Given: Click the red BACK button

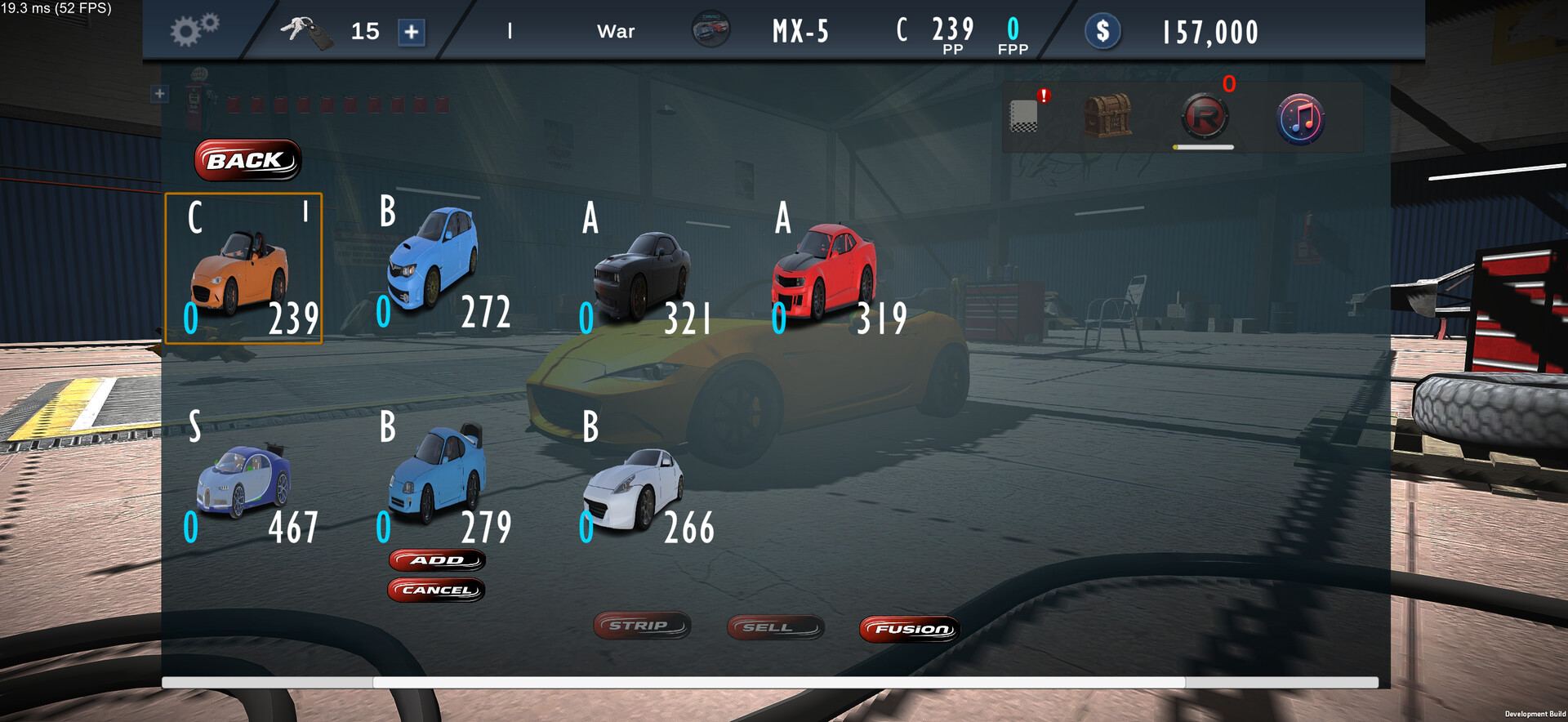Looking at the screenshot, I should pyautogui.click(x=247, y=160).
